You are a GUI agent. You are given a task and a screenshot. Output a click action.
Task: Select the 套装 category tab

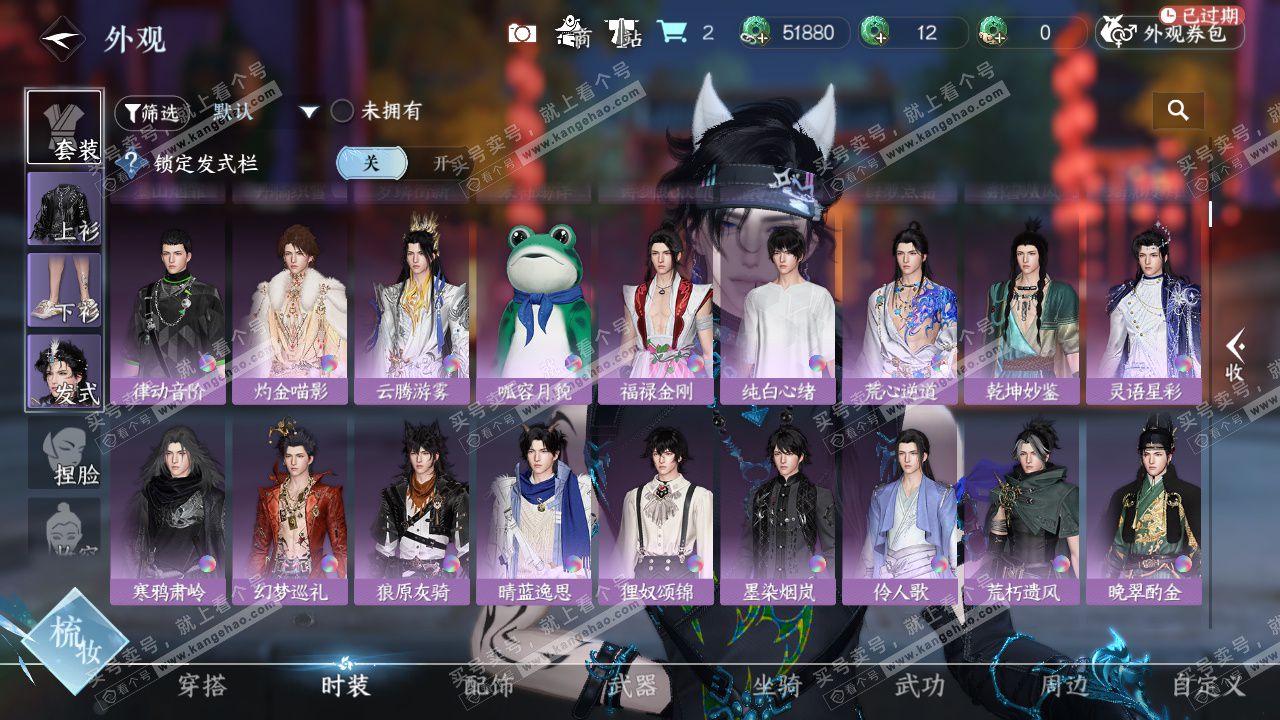click(65, 128)
